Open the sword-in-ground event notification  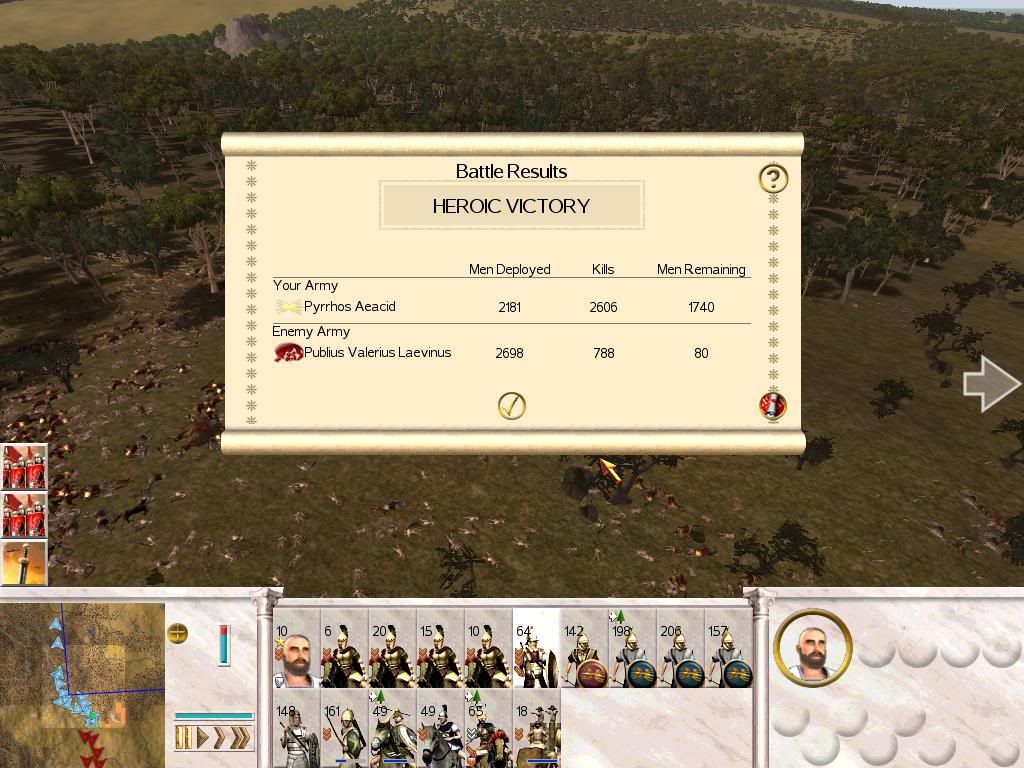[x=24, y=563]
